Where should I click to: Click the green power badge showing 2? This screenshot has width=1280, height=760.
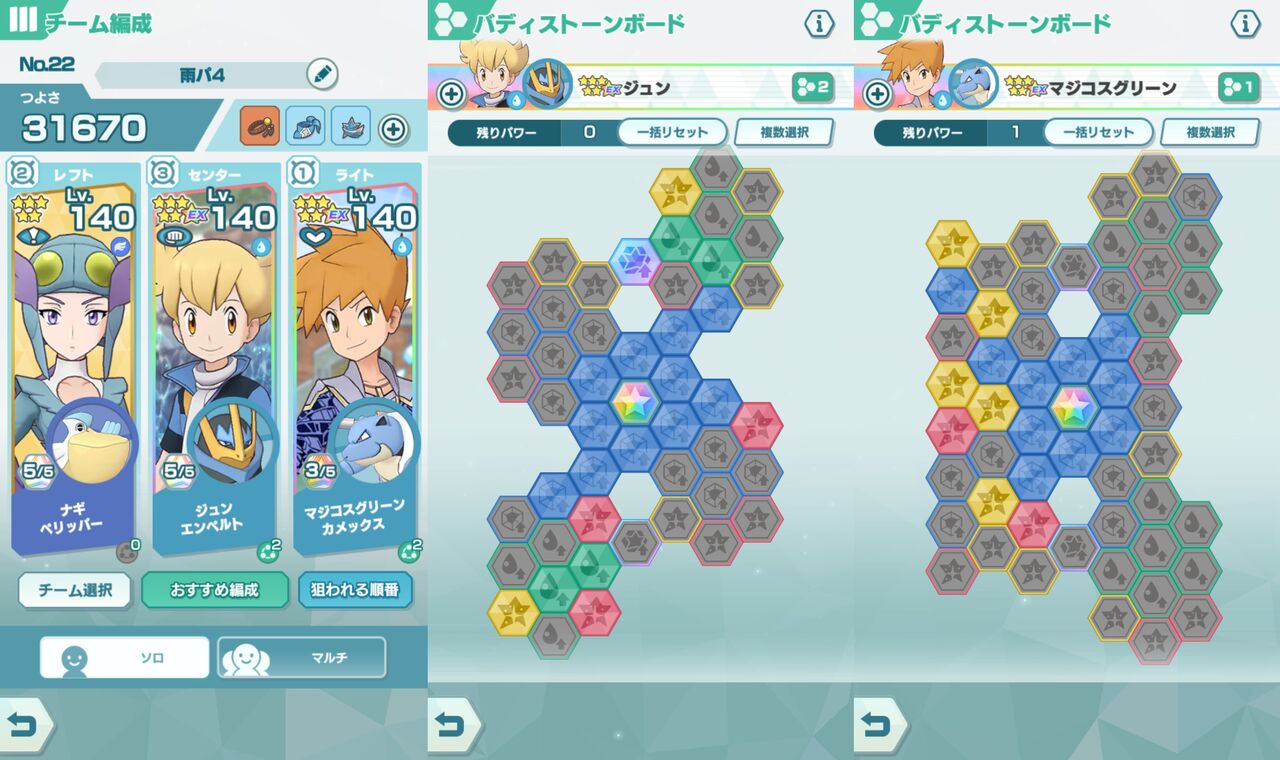tap(813, 89)
